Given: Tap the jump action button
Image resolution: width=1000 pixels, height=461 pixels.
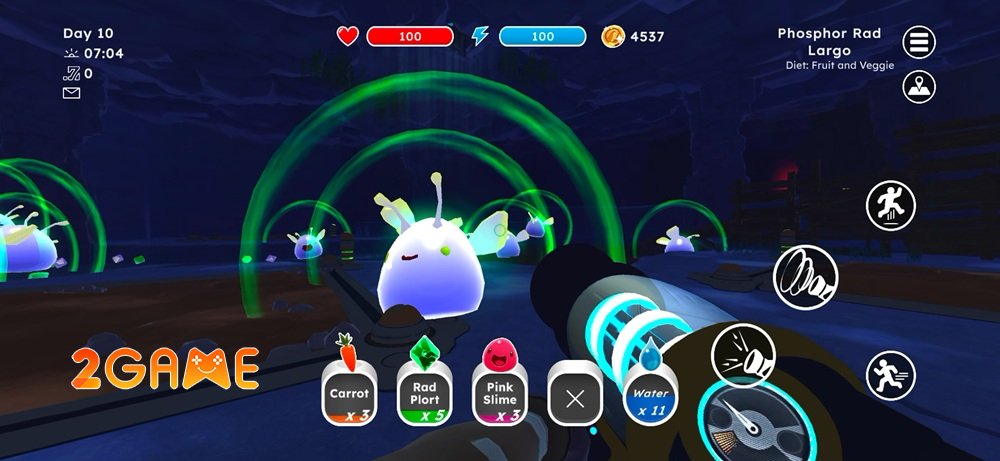Looking at the screenshot, I should point(890,206).
